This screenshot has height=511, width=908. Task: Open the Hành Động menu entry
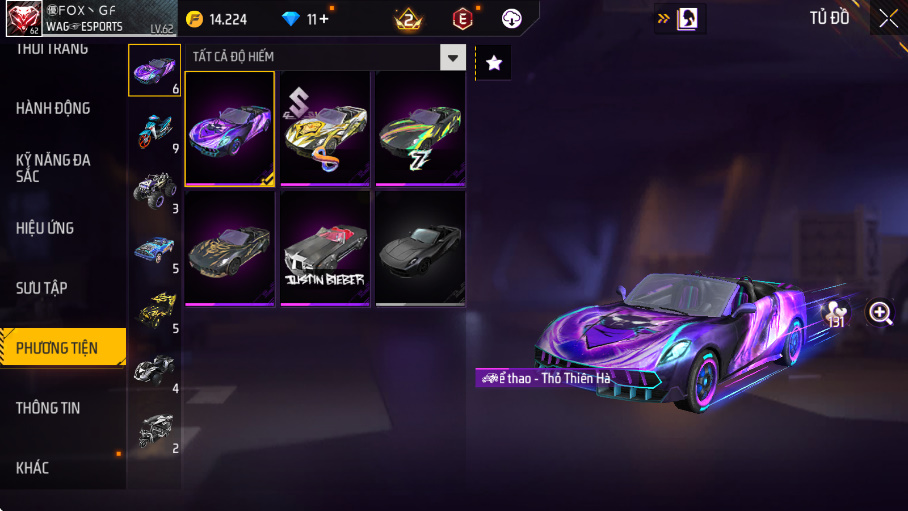(54, 108)
